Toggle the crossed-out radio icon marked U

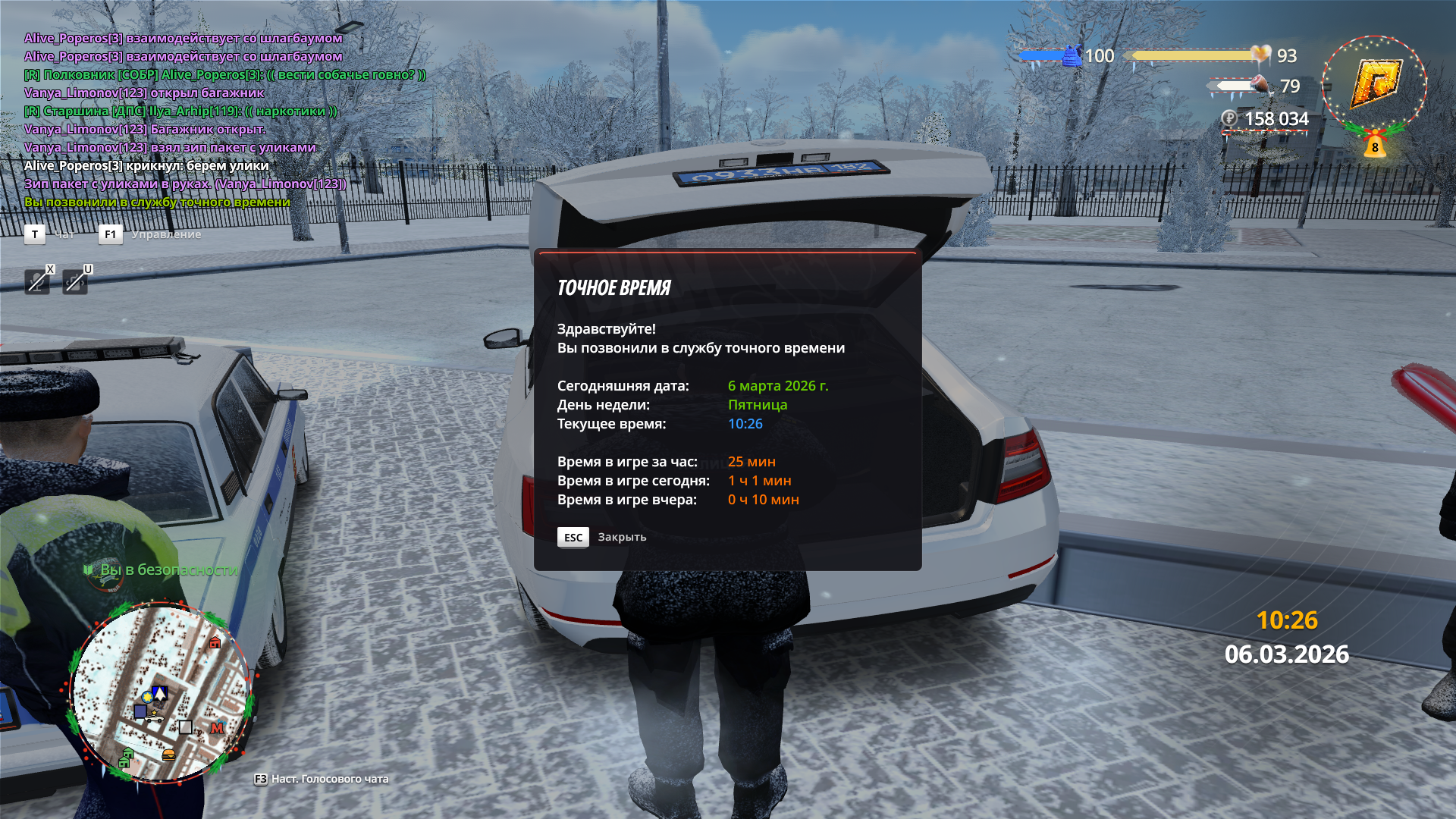tap(74, 282)
